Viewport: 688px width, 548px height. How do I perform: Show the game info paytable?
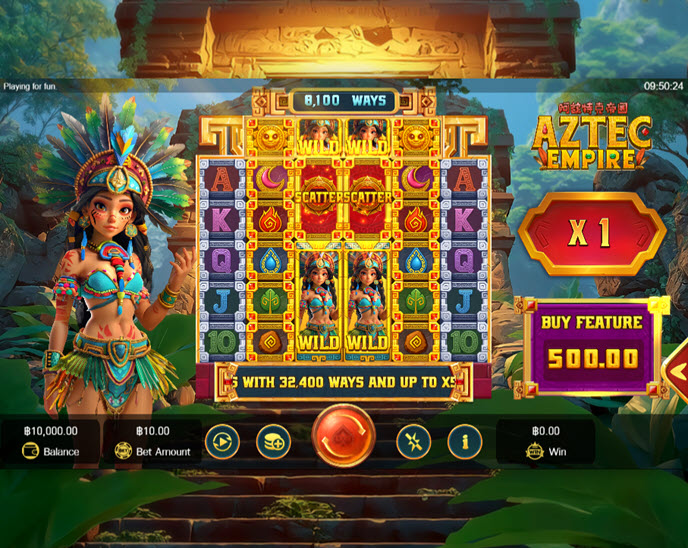pyautogui.click(x=464, y=440)
